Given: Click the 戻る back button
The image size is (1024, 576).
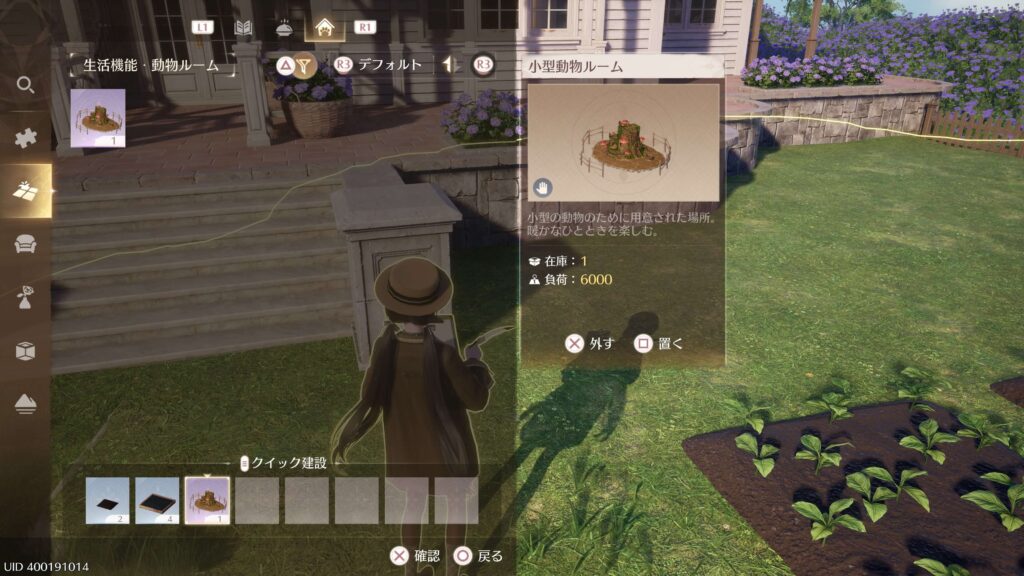Looking at the screenshot, I should click(479, 556).
